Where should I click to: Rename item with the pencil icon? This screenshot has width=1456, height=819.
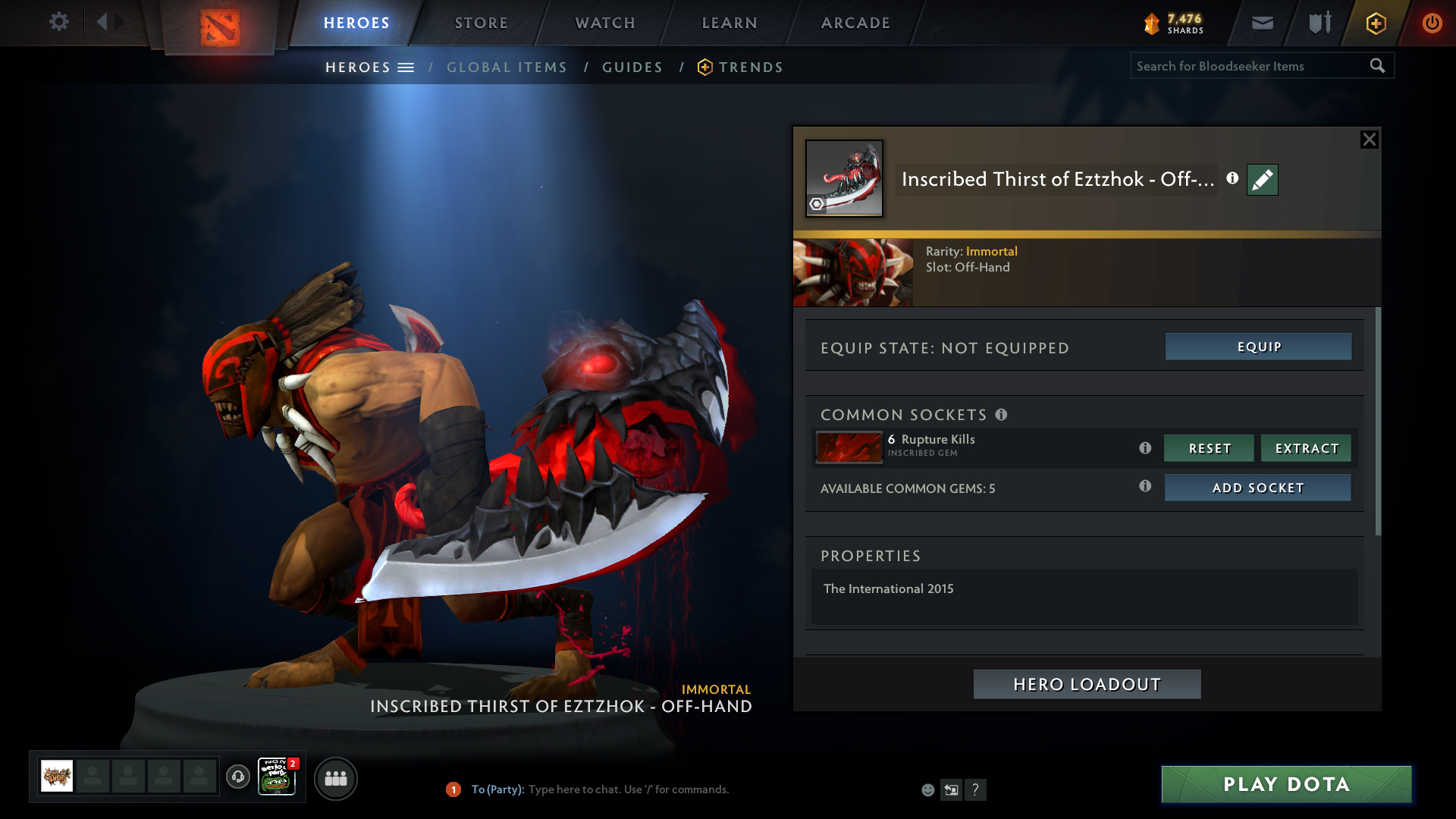(1262, 180)
